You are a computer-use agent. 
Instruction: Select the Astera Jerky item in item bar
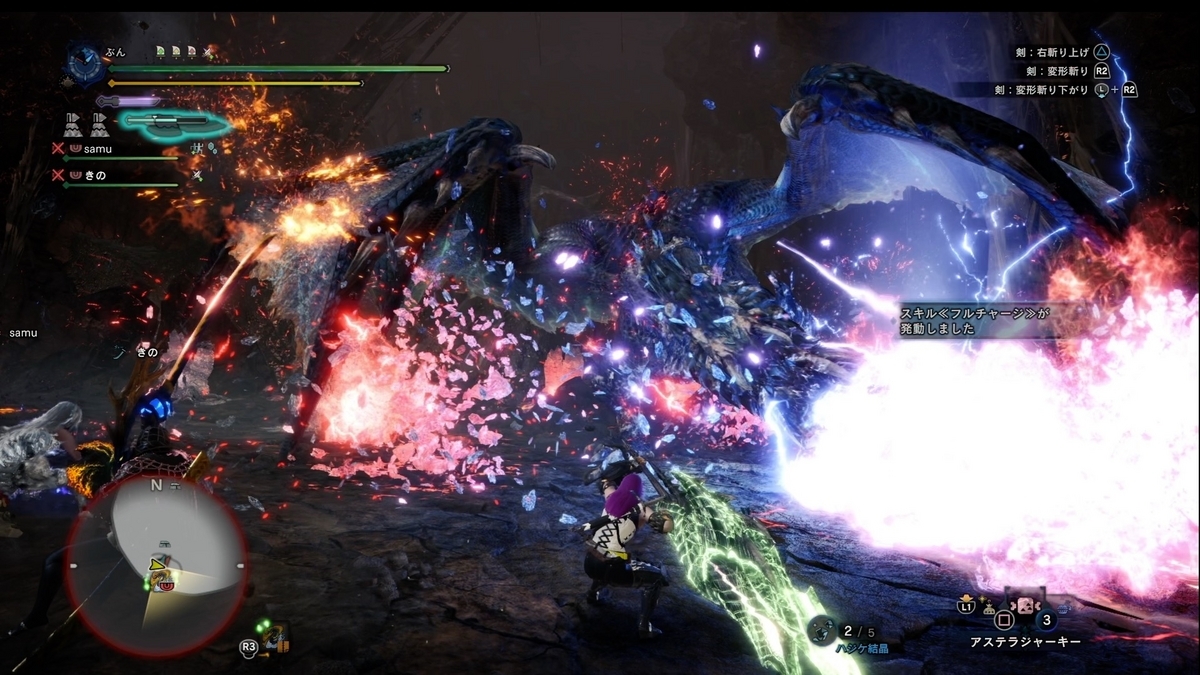click(1025, 607)
